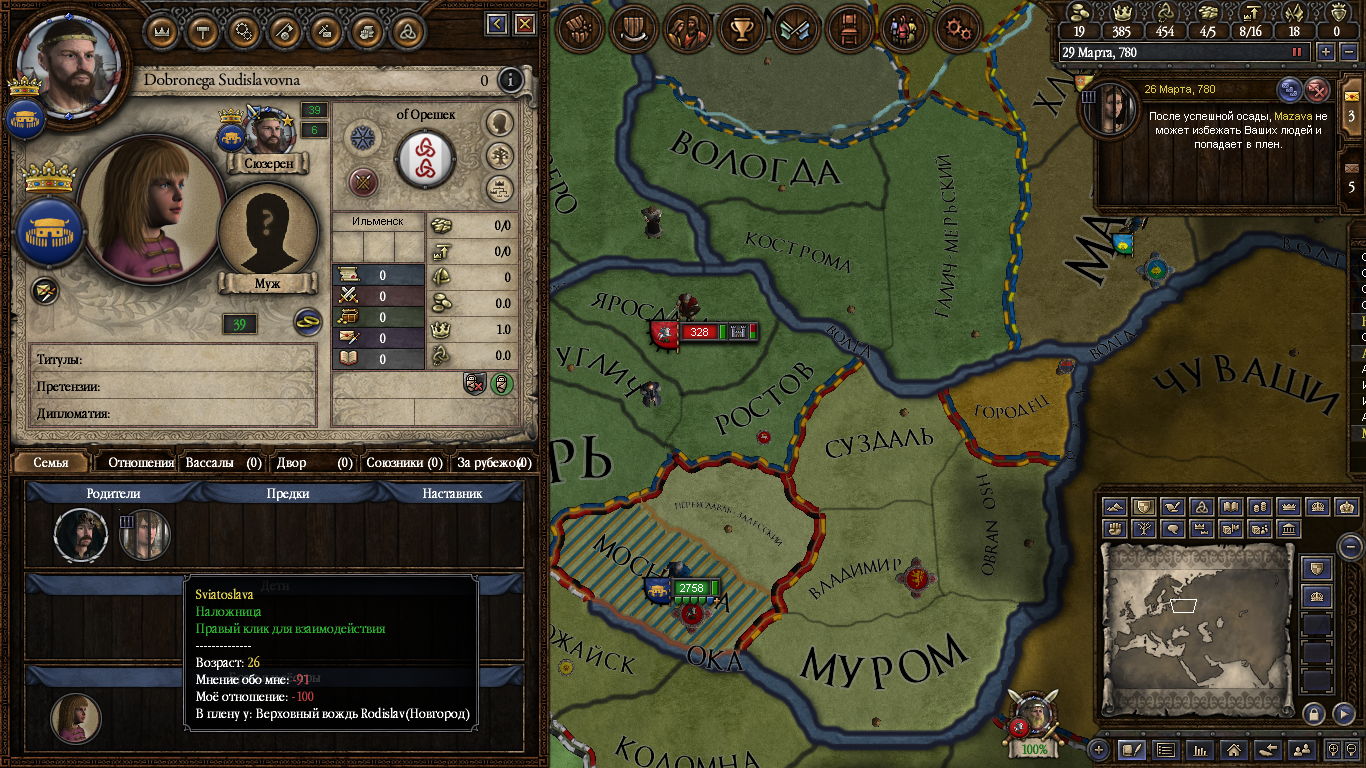The image size is (1366, 768).
Task: Show the Вассалы tab
Action: click(x=222, y=463)
